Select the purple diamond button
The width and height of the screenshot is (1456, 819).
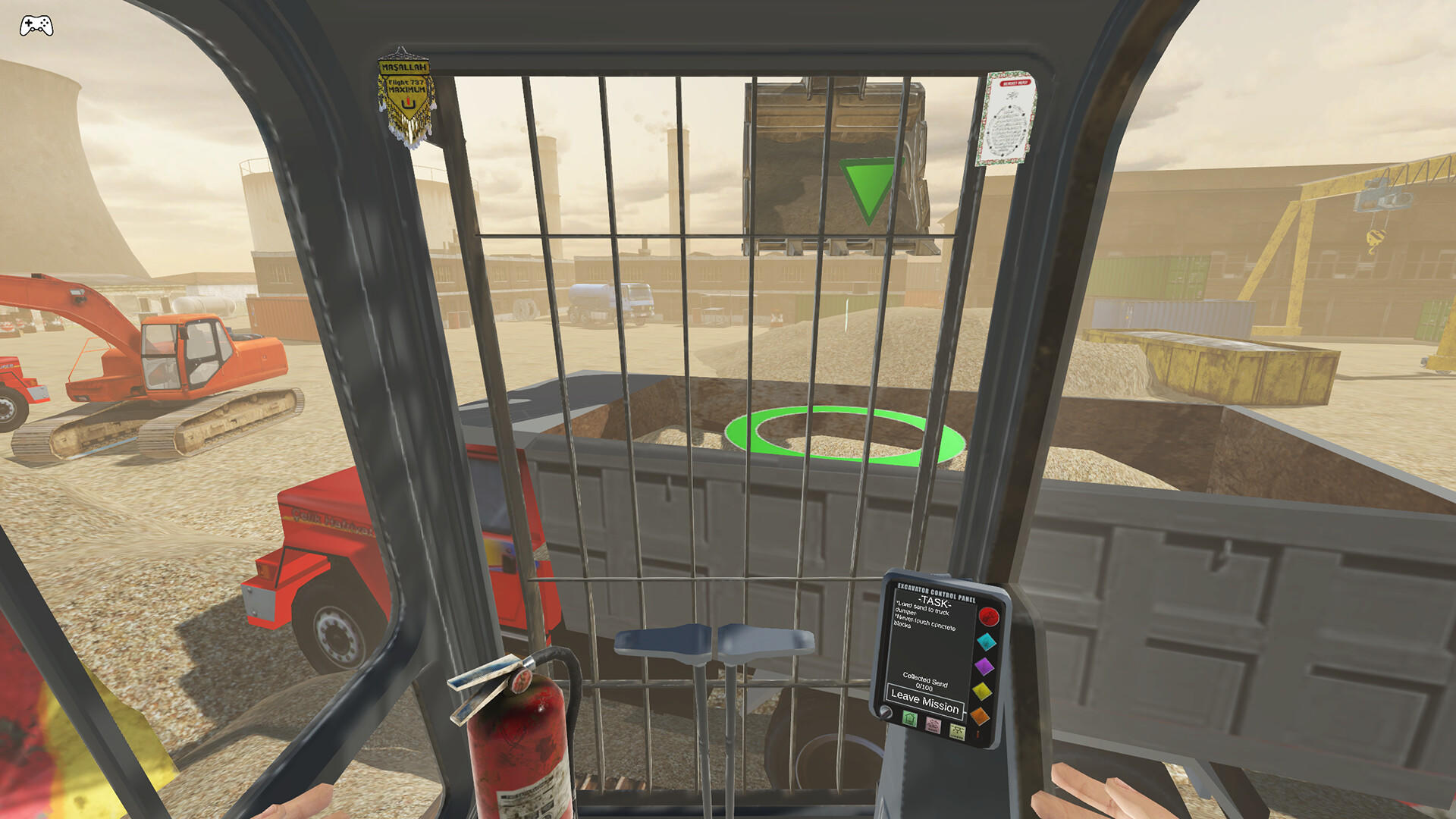point(984,665)
